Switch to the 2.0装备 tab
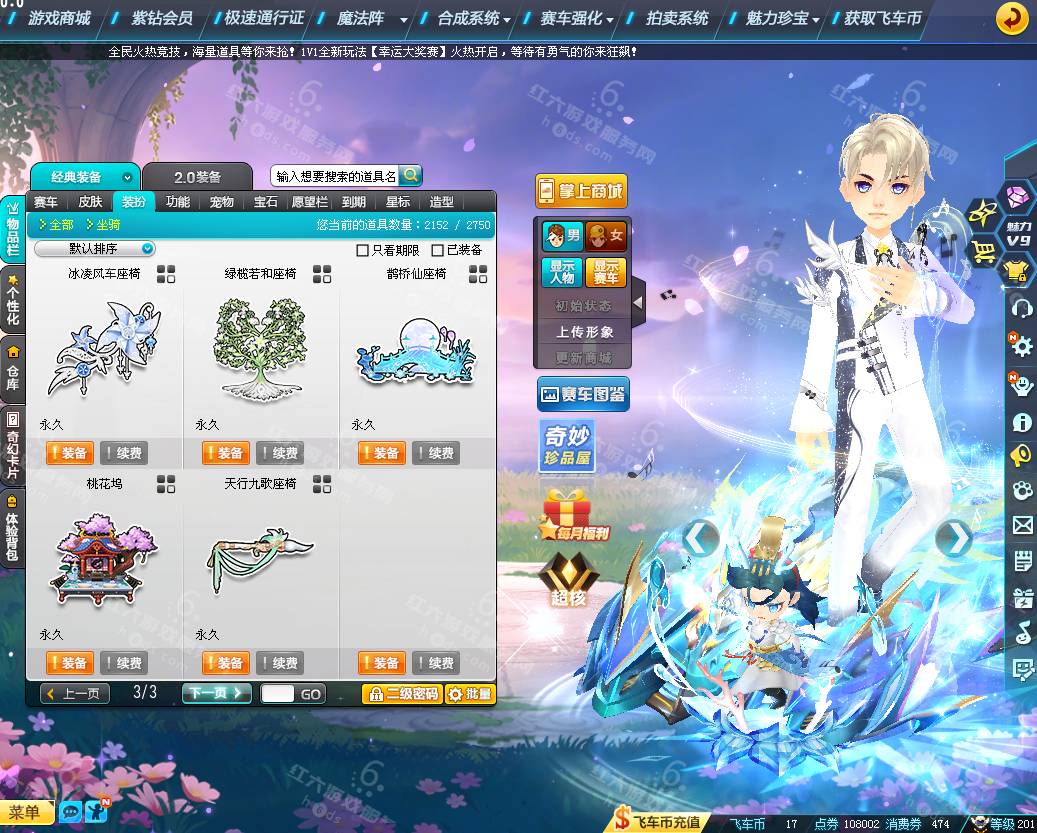The image size is (1037, 833). click(197, 177)
